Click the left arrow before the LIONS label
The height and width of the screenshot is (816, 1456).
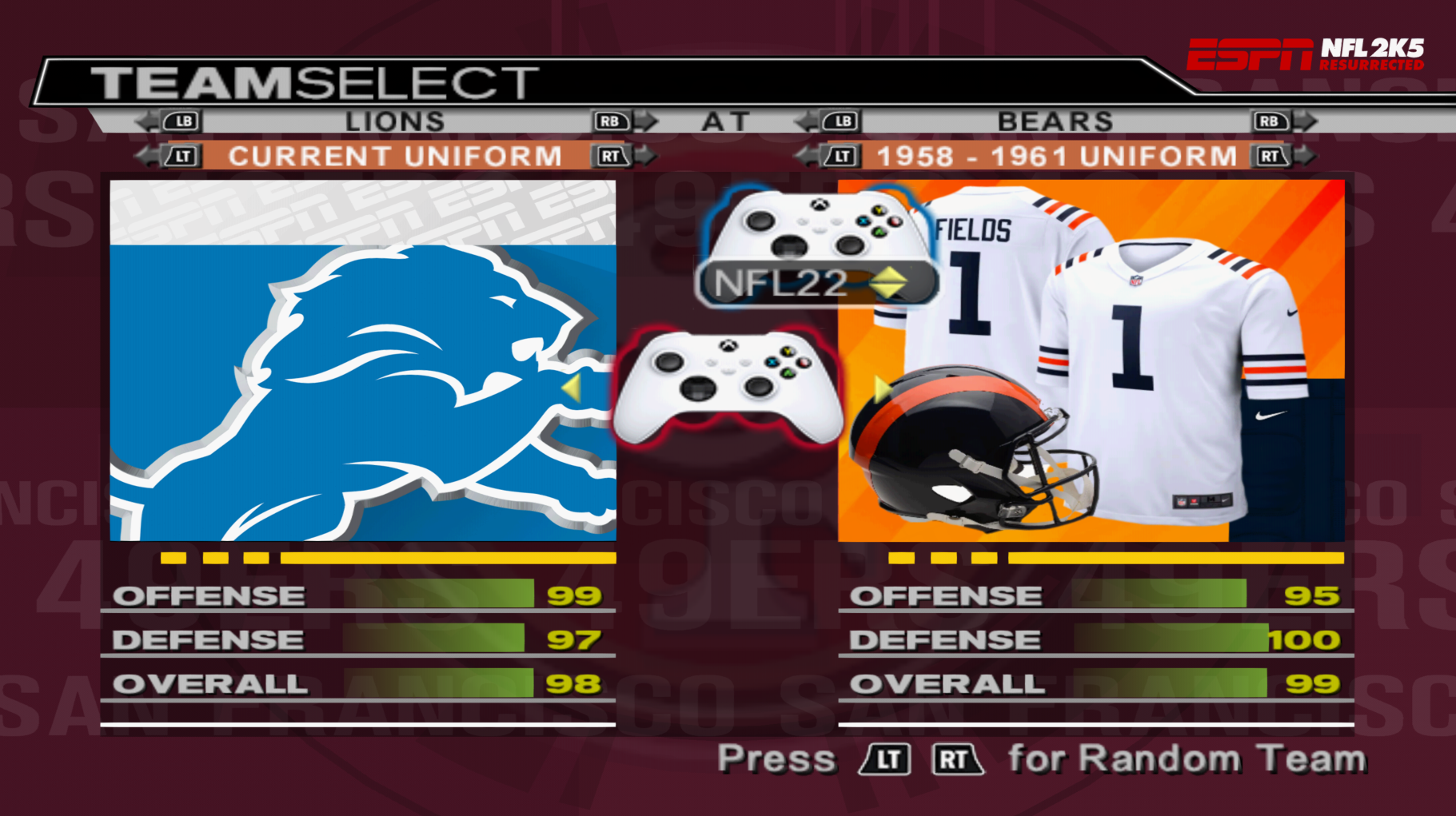145,121
